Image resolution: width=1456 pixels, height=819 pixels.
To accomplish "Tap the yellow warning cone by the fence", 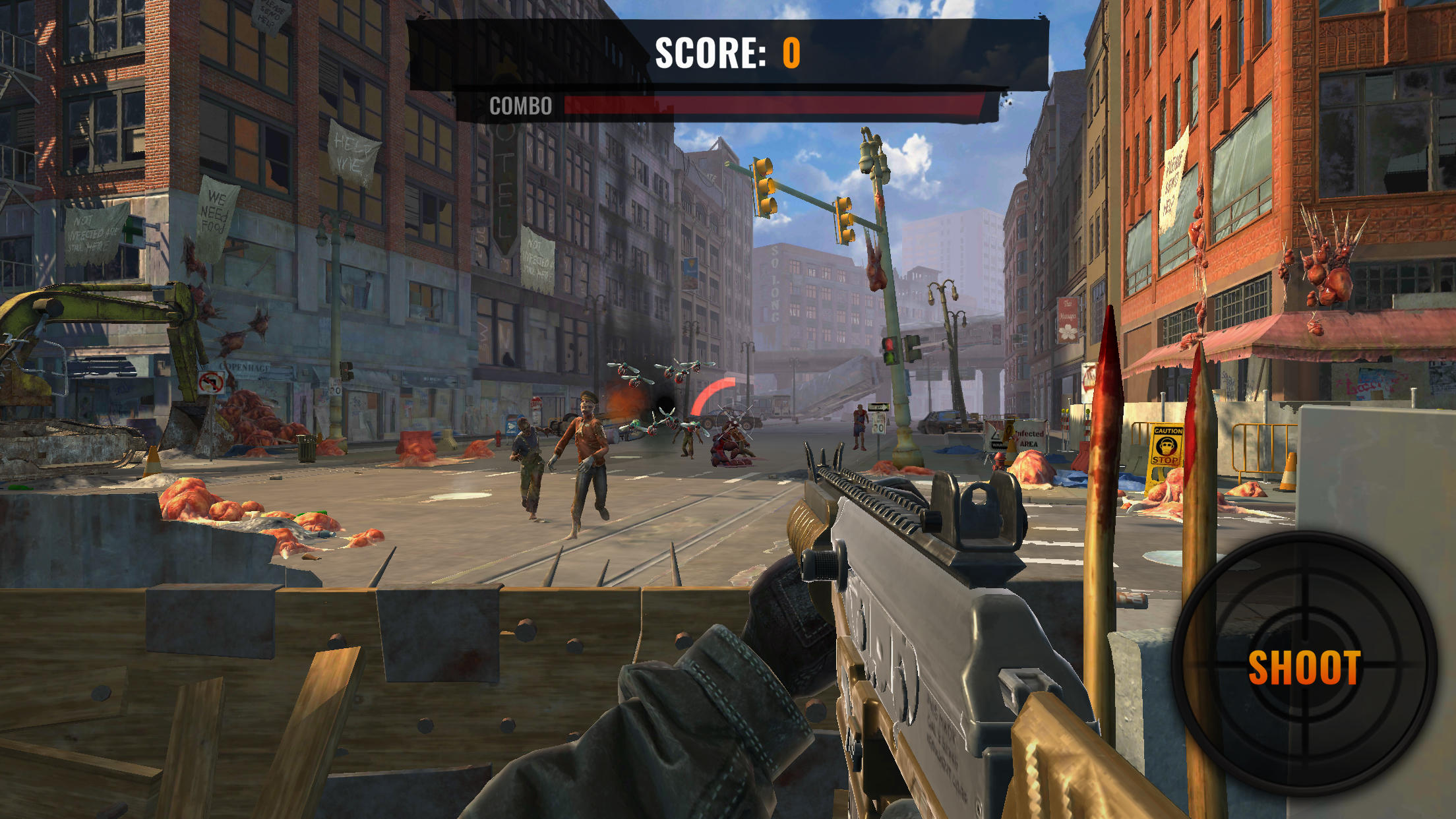I will pyautogui.click(x=1010, y=440).
